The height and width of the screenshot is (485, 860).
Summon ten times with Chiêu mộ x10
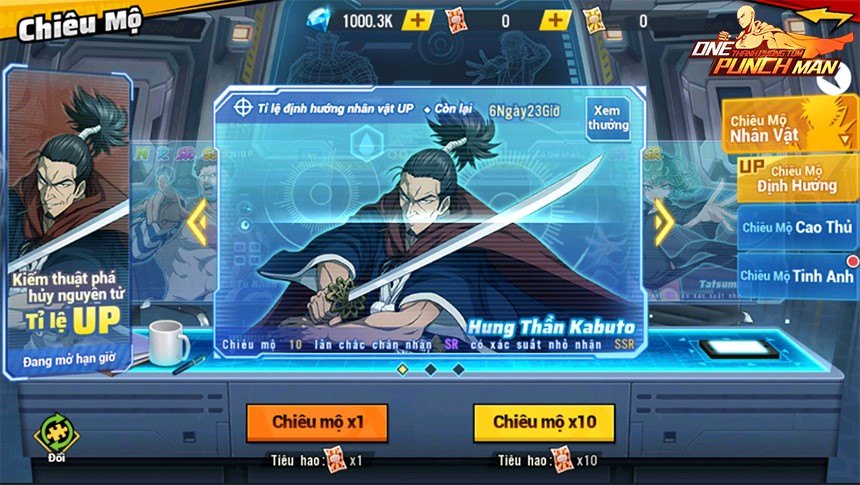tap(544, 422)
